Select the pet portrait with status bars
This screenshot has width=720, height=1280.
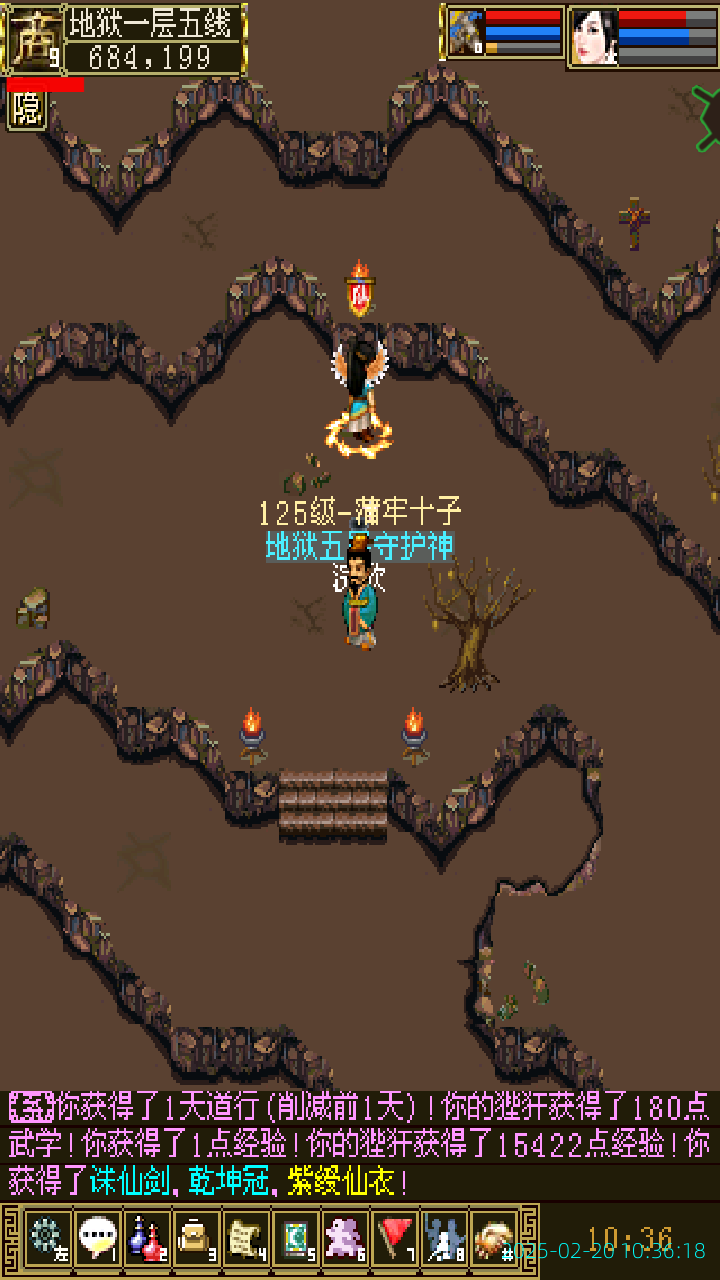pyautogui.click(x=466, y=33)
